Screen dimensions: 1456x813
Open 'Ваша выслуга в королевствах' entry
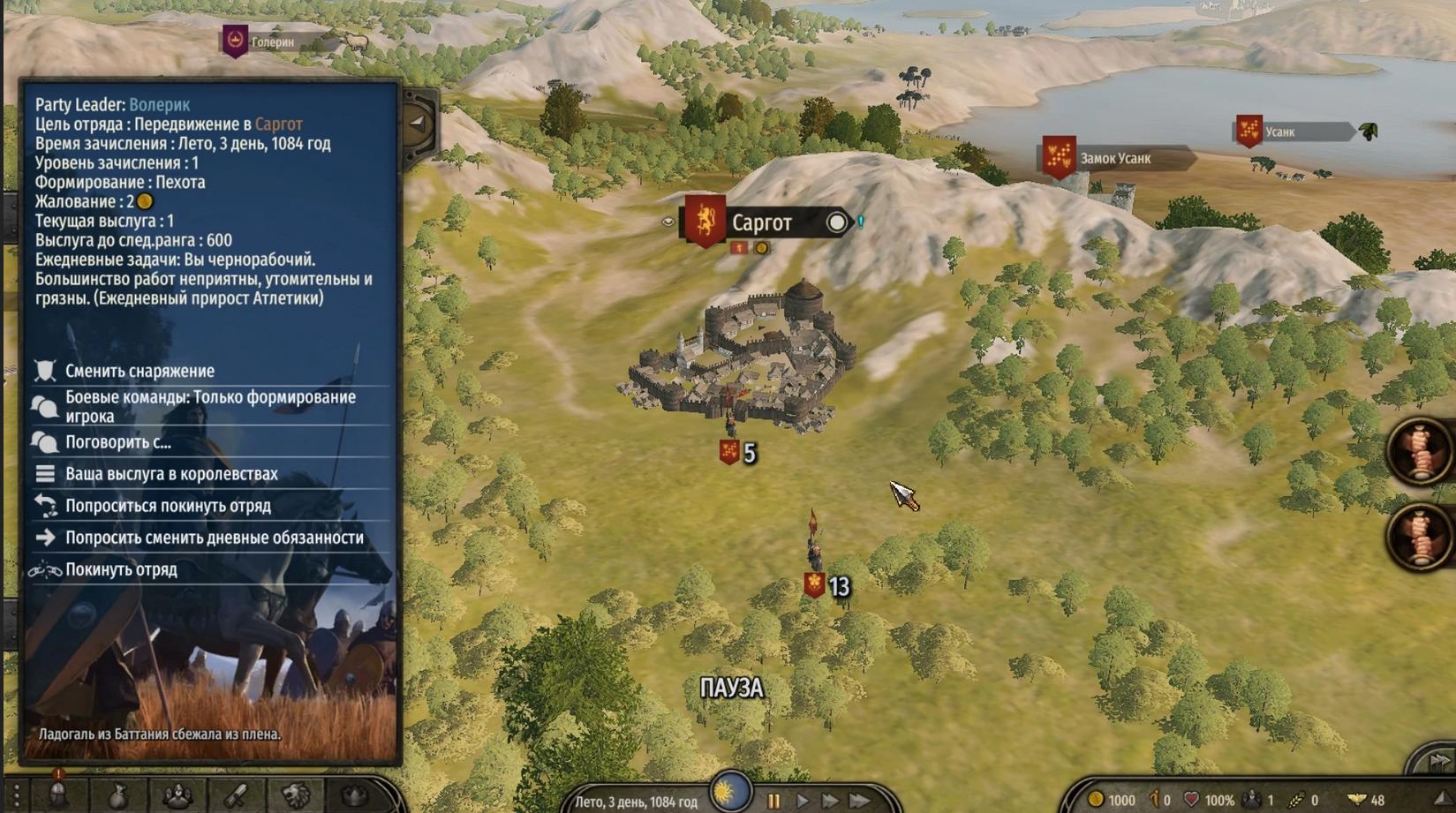[x=171, y=474]
